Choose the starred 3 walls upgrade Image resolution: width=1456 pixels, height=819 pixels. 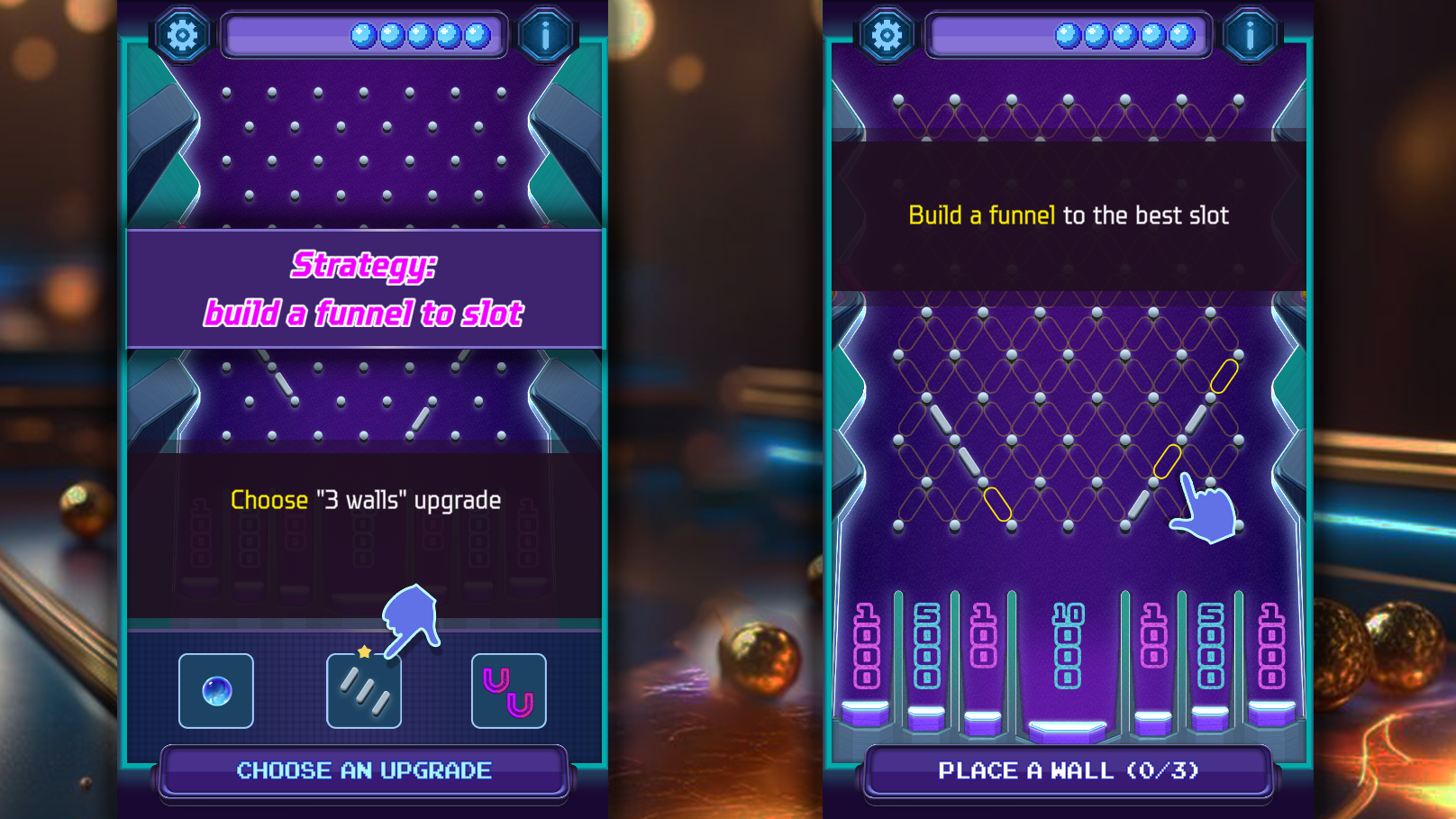pyautogui.click(x=363, y=692)
